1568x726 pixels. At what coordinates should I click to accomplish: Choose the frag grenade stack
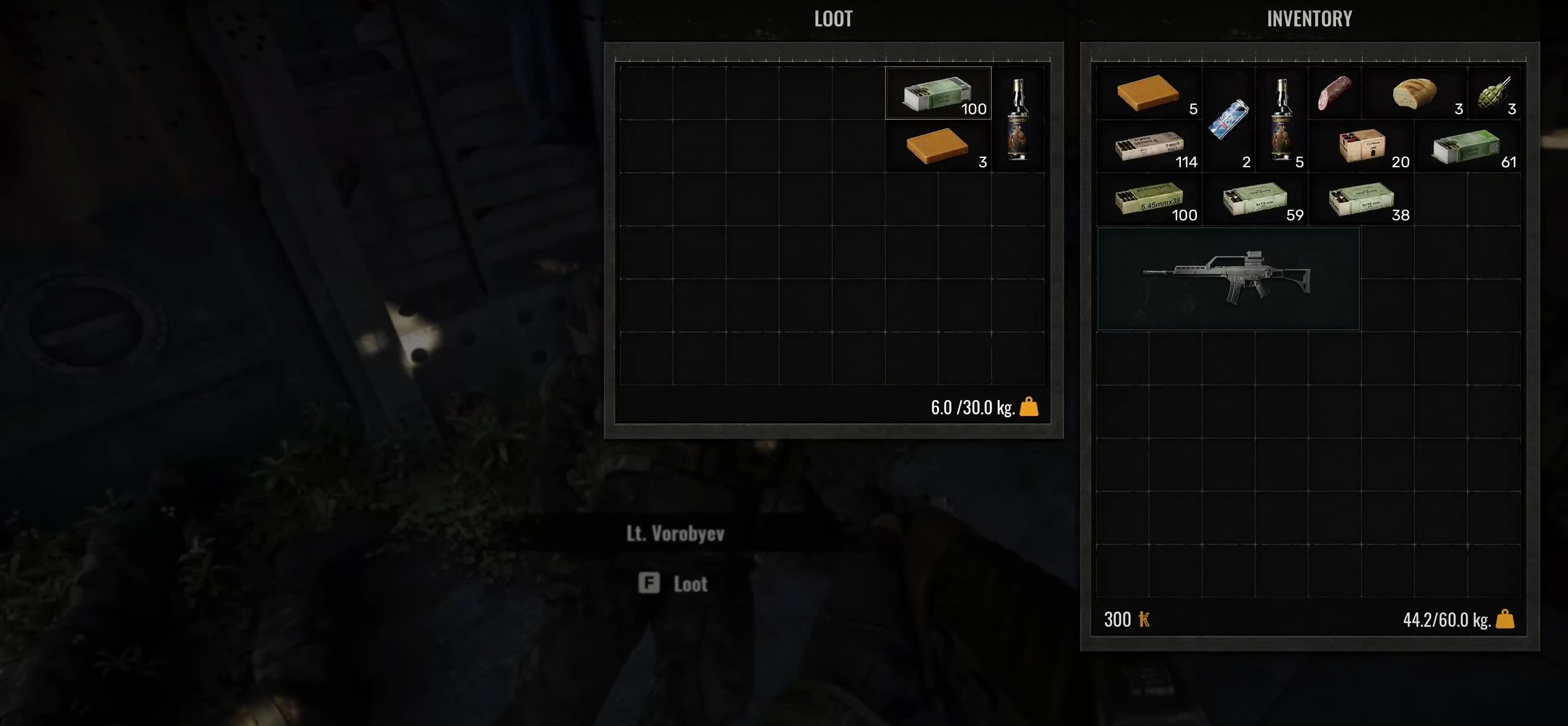[1494, 94]
